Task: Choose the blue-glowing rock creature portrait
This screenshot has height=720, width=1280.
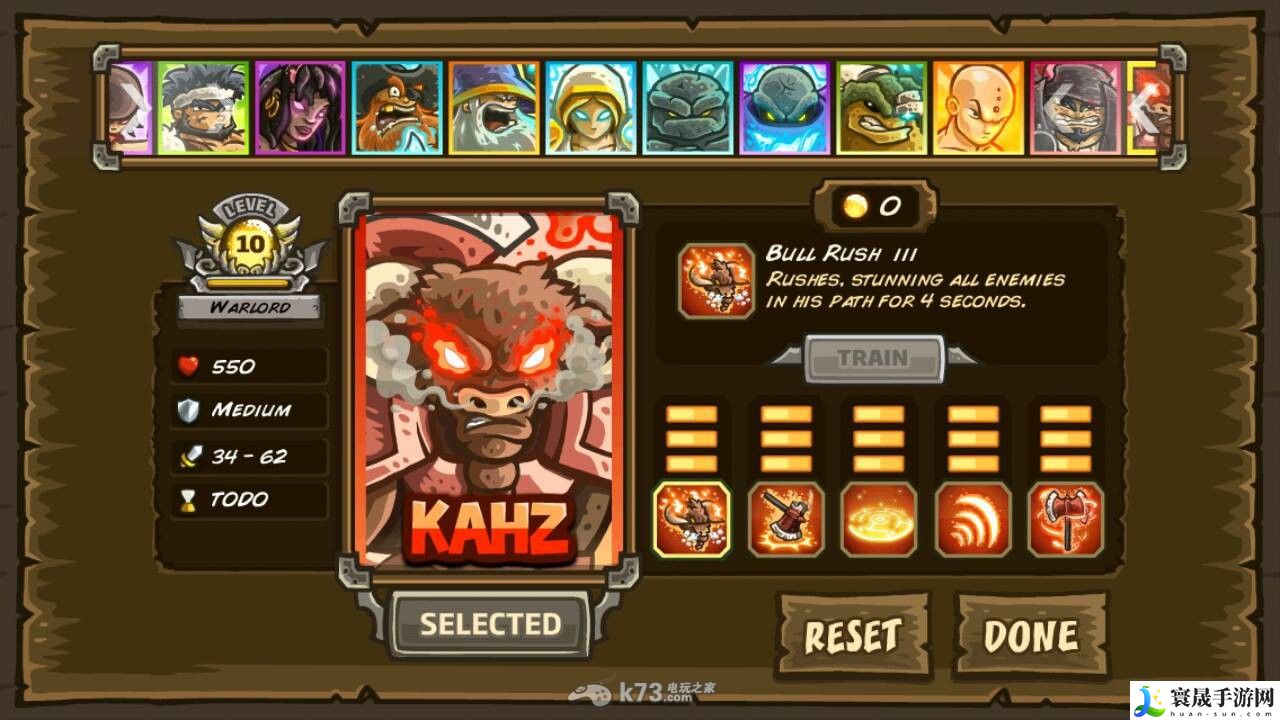Action: tap(785, 108)
